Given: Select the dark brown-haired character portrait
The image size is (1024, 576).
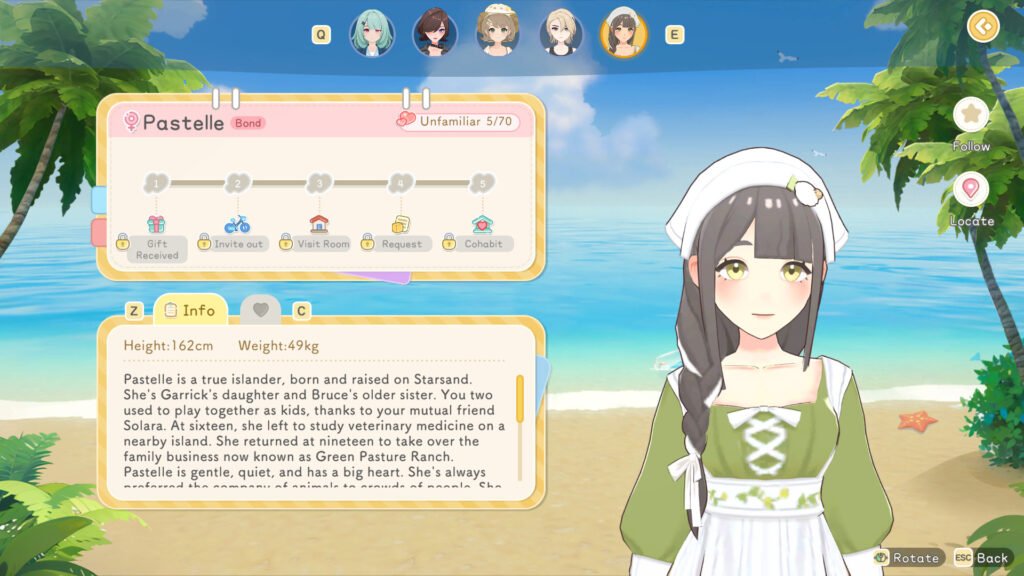Looking at the screenshot, I should 435,34.
